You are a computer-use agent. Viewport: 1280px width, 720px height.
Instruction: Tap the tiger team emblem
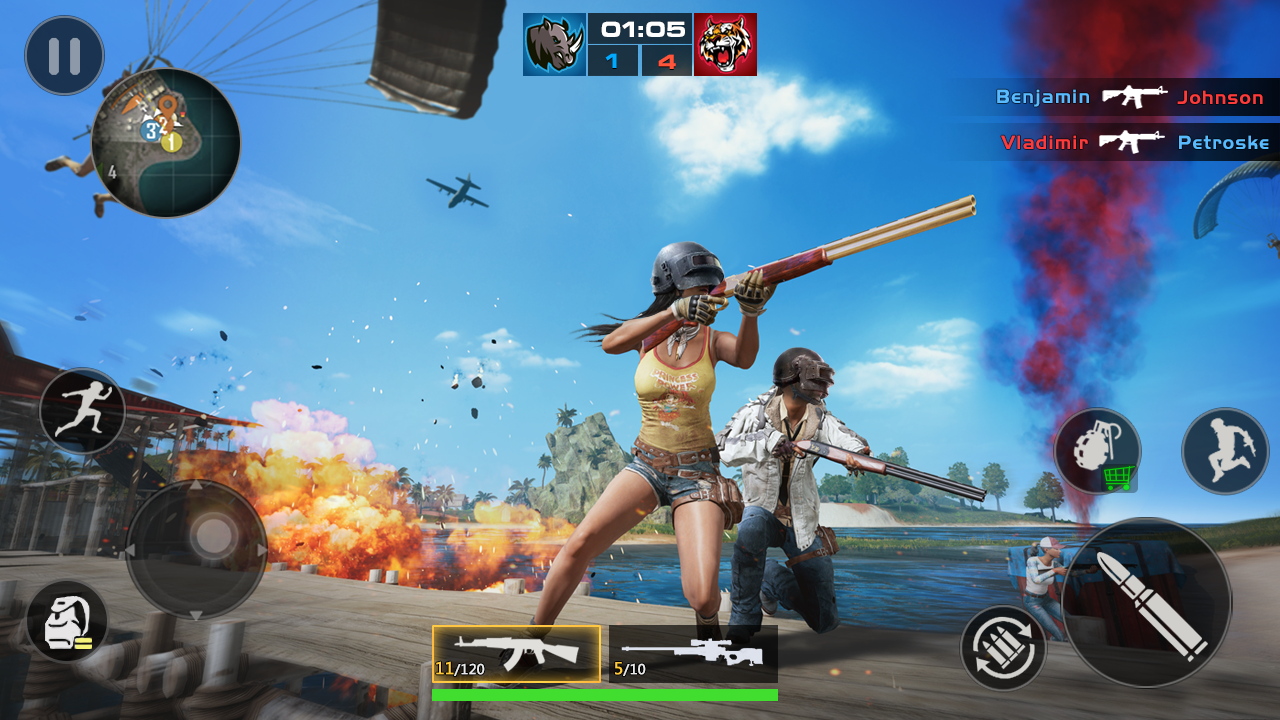pyautogui.click(x=724, y=44)
